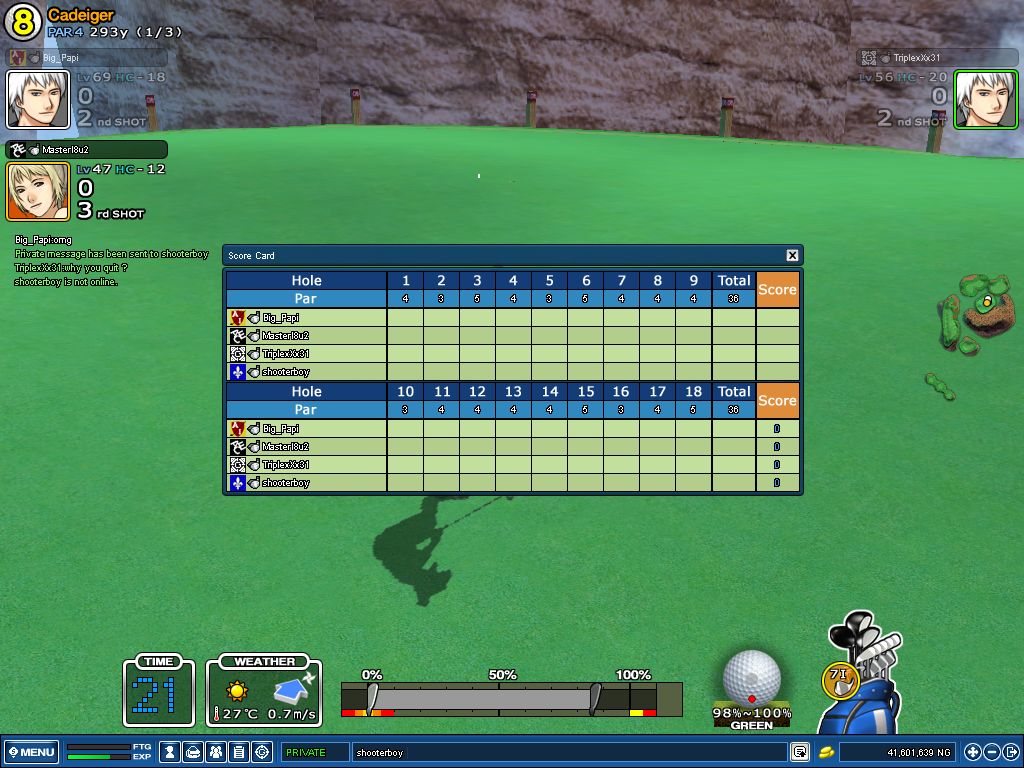Viewport: 1024px width, 768px height.
Task: Close the Score Card window
Action: 792,256
